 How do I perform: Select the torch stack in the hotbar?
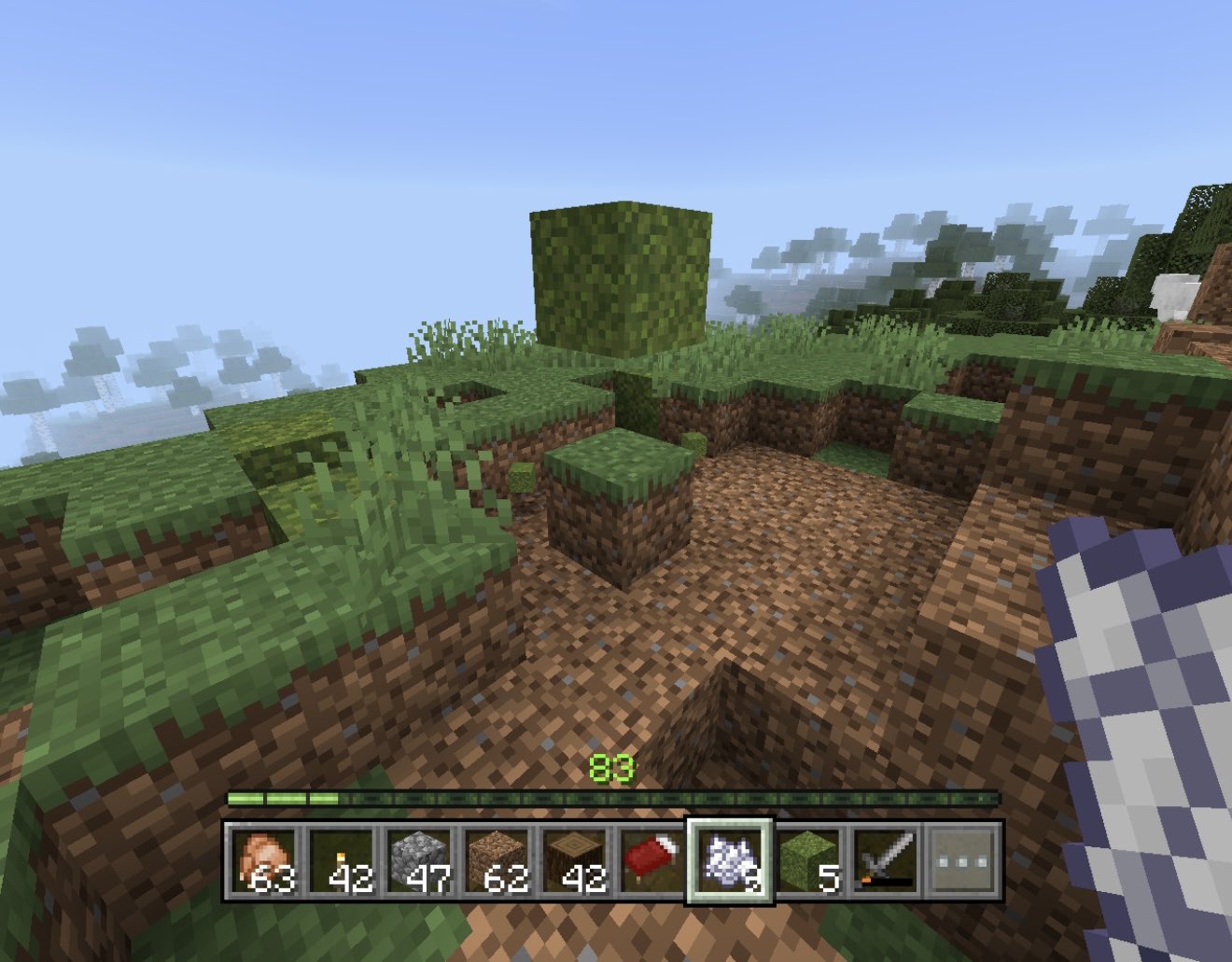341,861
